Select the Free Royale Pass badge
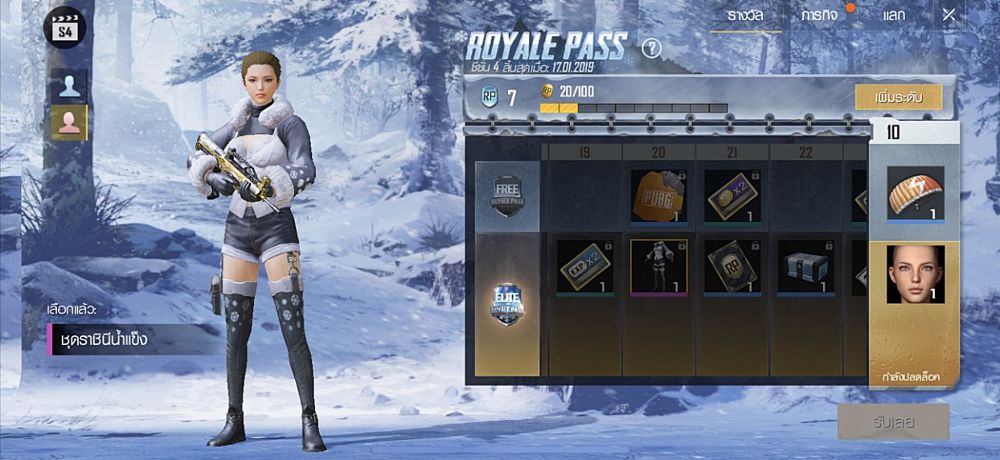 (507, 196)
